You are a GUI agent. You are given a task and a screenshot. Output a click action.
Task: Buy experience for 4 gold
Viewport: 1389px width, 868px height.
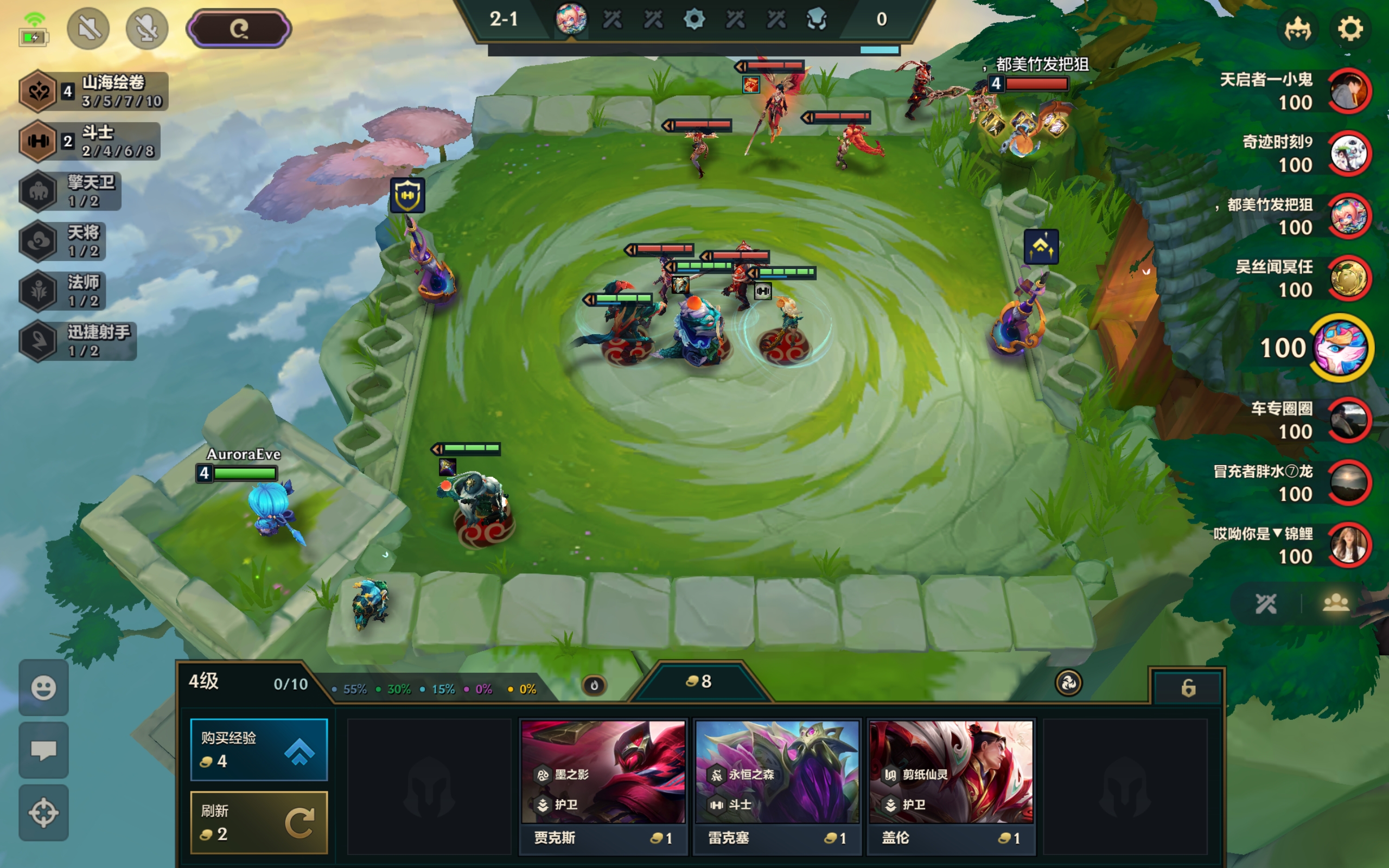click(258, 749)
